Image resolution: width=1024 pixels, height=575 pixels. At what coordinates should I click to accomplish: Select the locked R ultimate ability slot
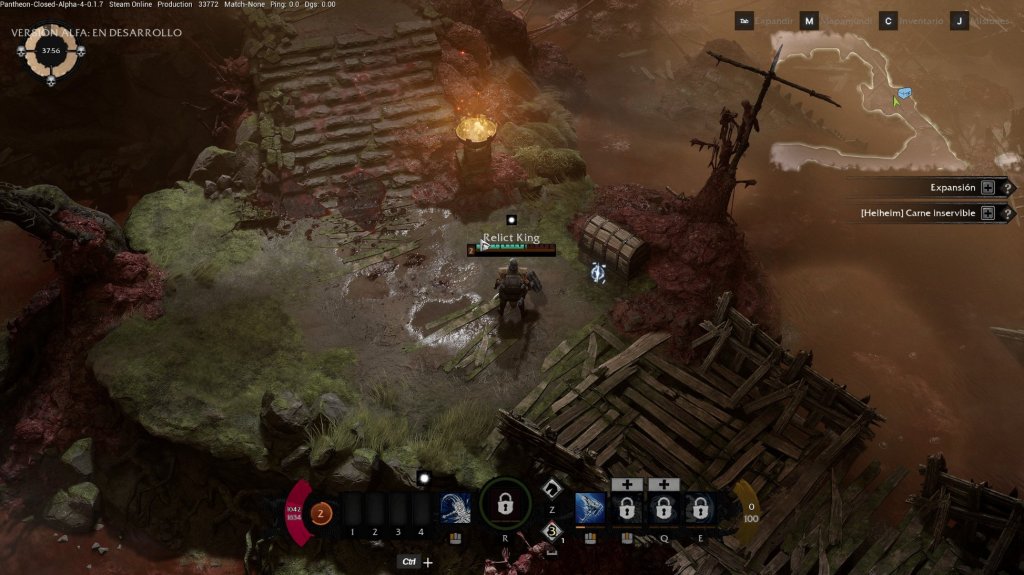tap(505, 505)
